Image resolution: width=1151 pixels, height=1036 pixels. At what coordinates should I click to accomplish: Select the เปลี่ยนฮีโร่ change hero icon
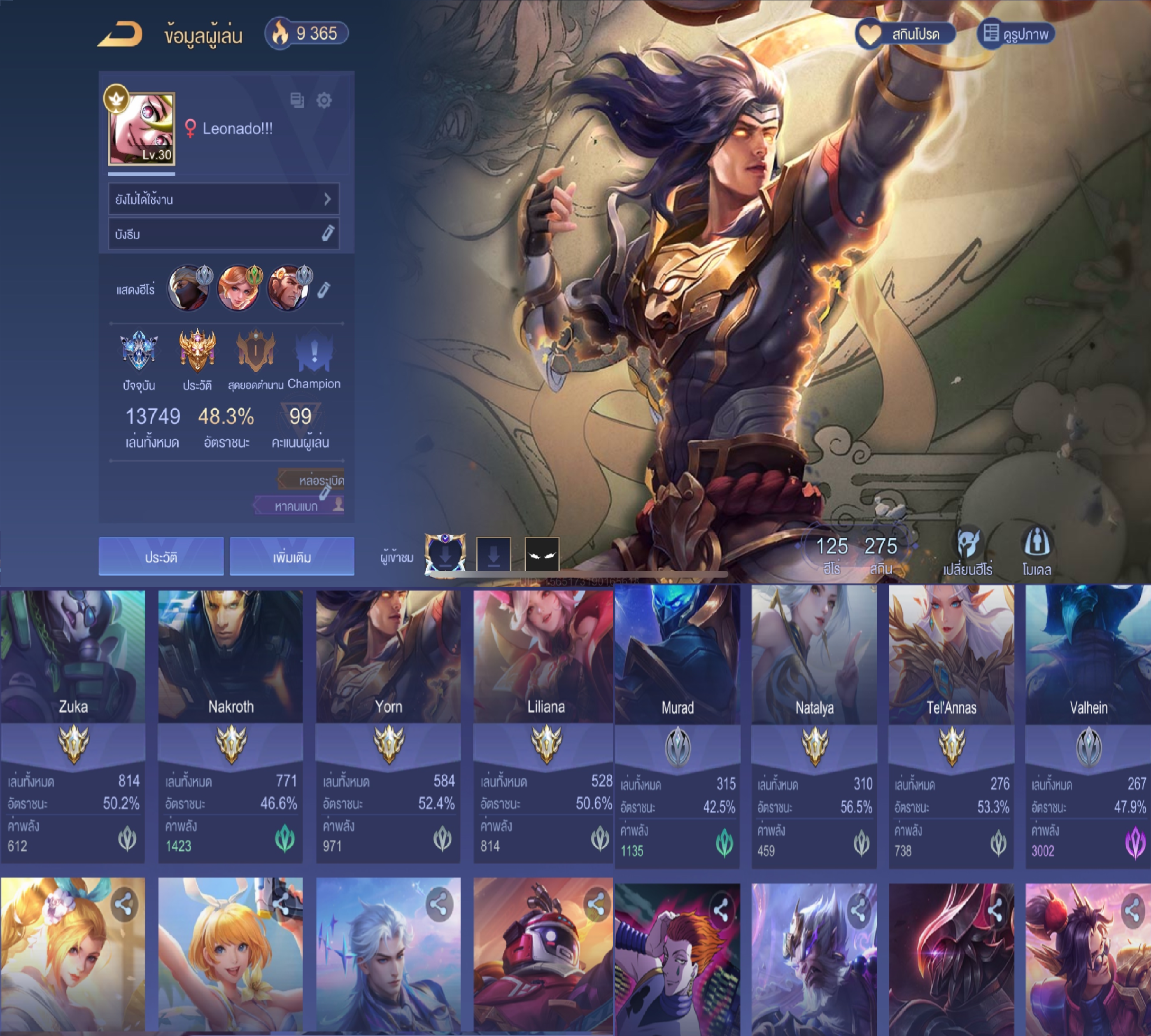pos(967,551)
